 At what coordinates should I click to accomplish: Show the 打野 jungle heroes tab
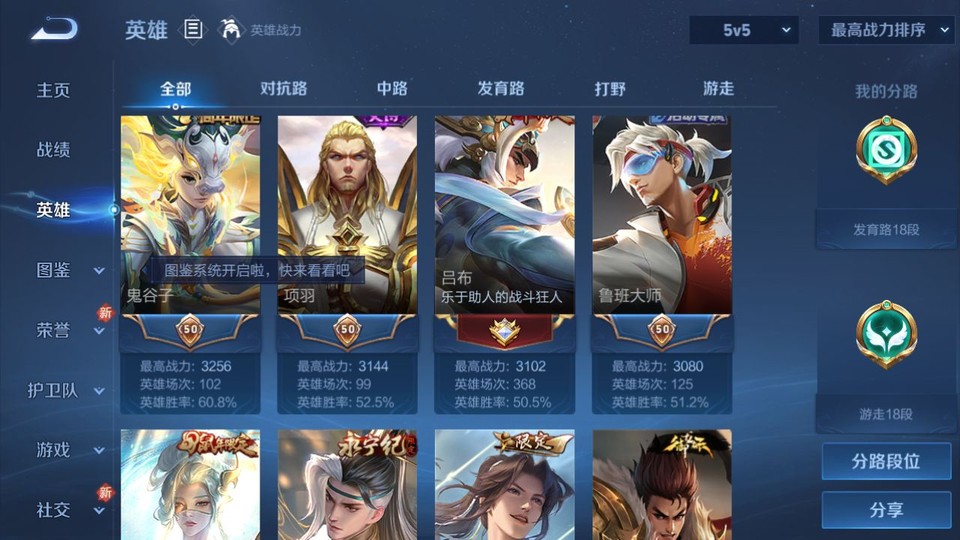610,89
